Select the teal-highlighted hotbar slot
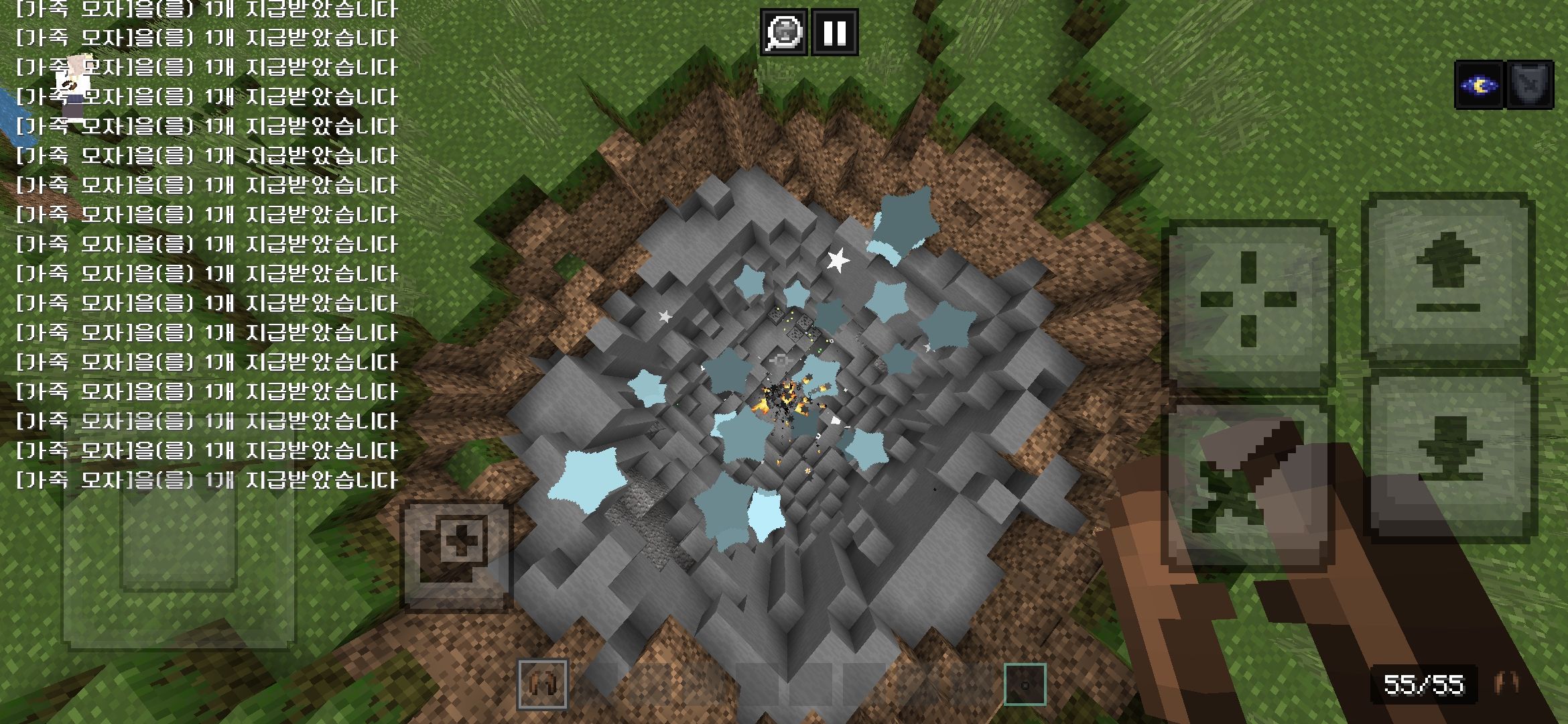 click(x=1025, y=684)
